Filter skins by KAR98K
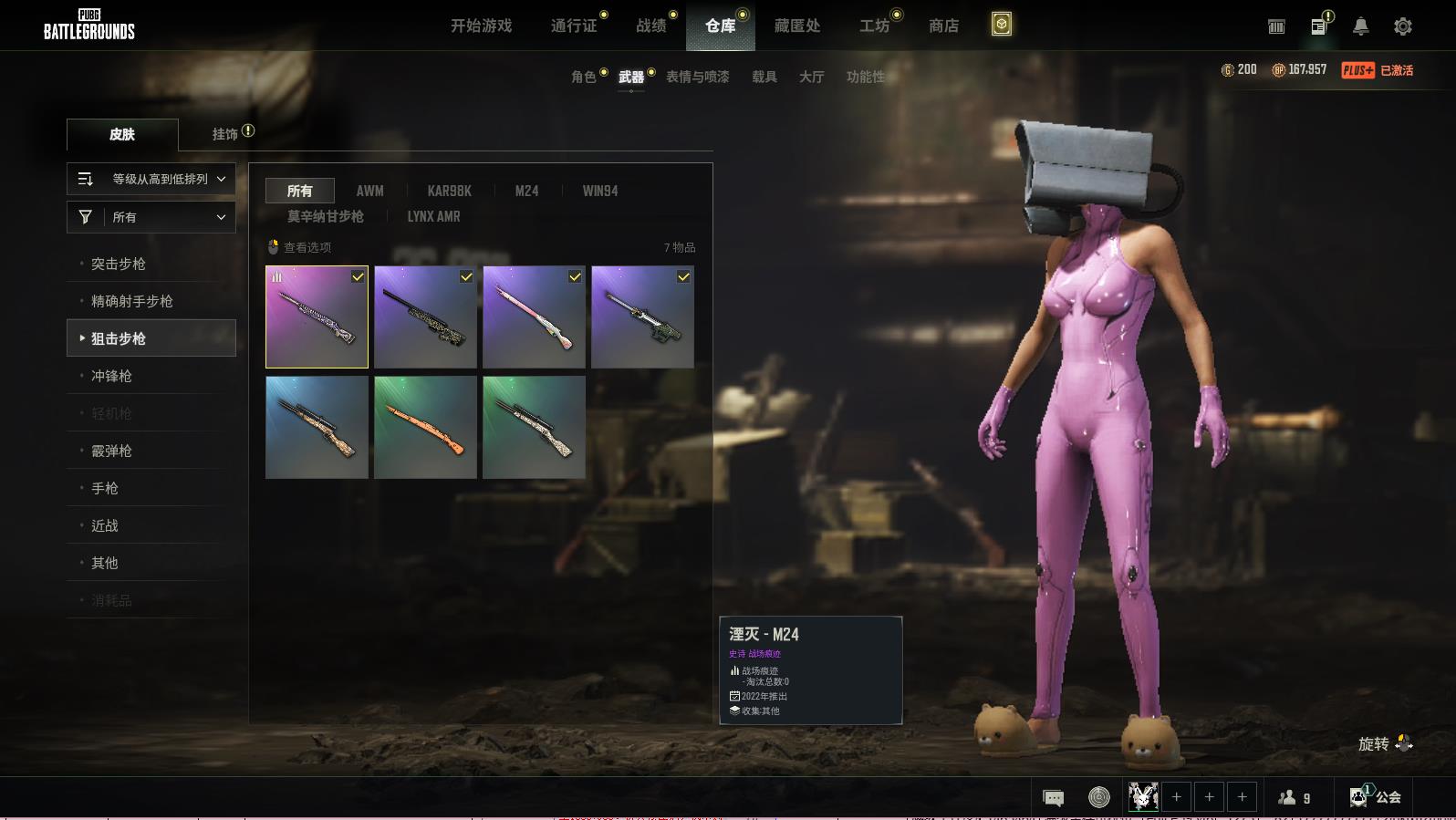The height and width of the screenshot is (820, 1456). click(x=449, y=191)
